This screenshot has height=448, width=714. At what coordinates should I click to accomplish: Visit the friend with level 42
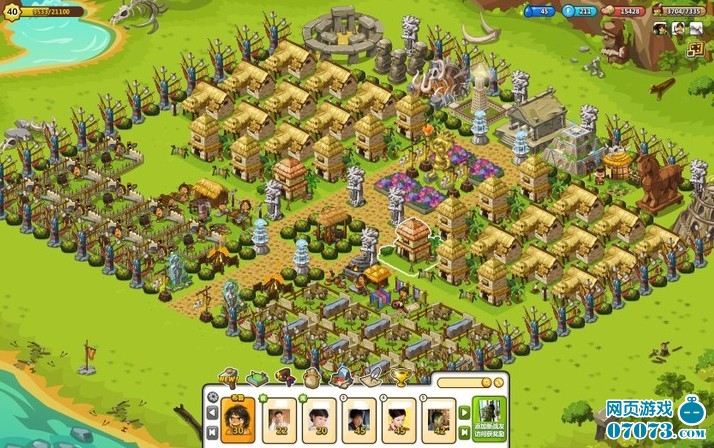point(439,417)
